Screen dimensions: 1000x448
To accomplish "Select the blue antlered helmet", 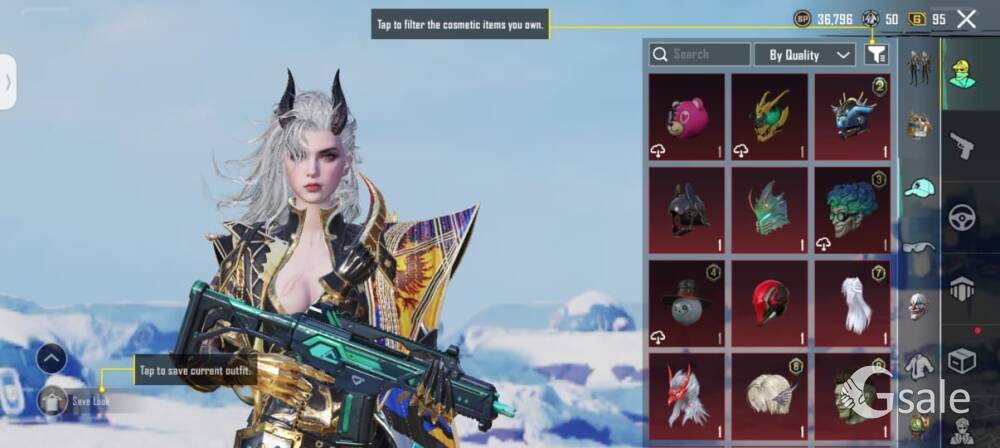I will click(852, 117).
